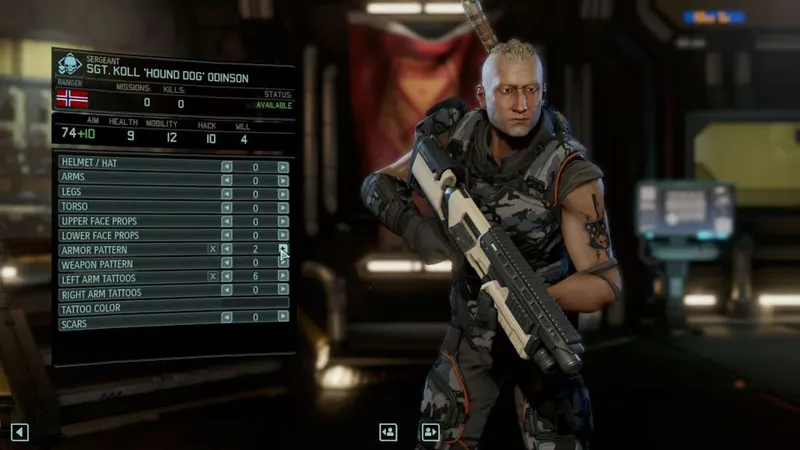800x450 pixels.
Task: Switch to the next soldier
Action: click(430, 432)
